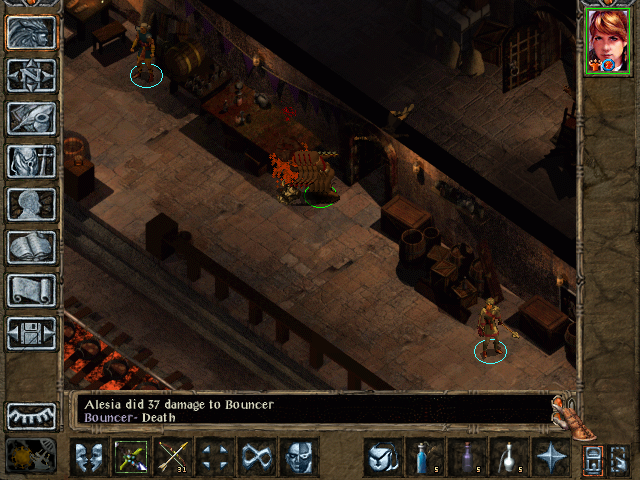Click the four-arrows action button
Image resolution: width=640 pixels, height=480 pixels.
pos(215,457)
